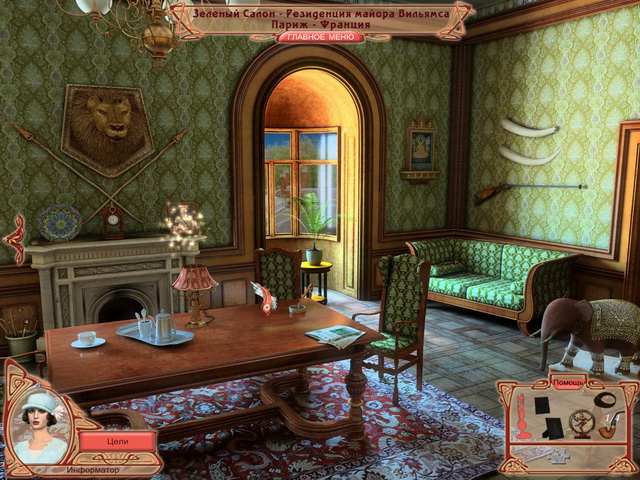Pick the black ring item in the panel
The image size is (640, 480).
coord(603,398)
